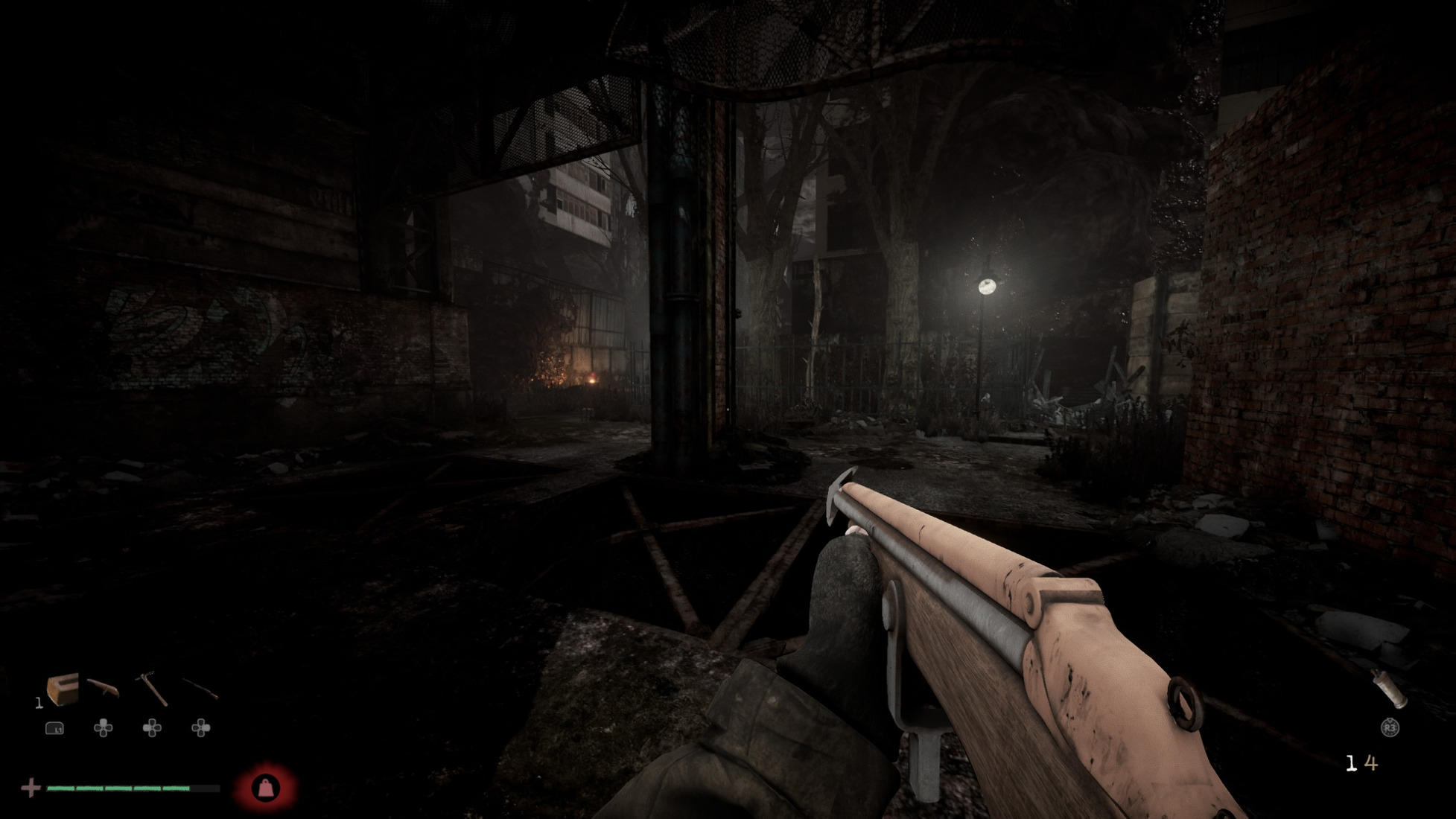This screenshot has width=1456, height=819.
Task: Select the shotgun shell ammo icon
Action: click(1390, 689)
